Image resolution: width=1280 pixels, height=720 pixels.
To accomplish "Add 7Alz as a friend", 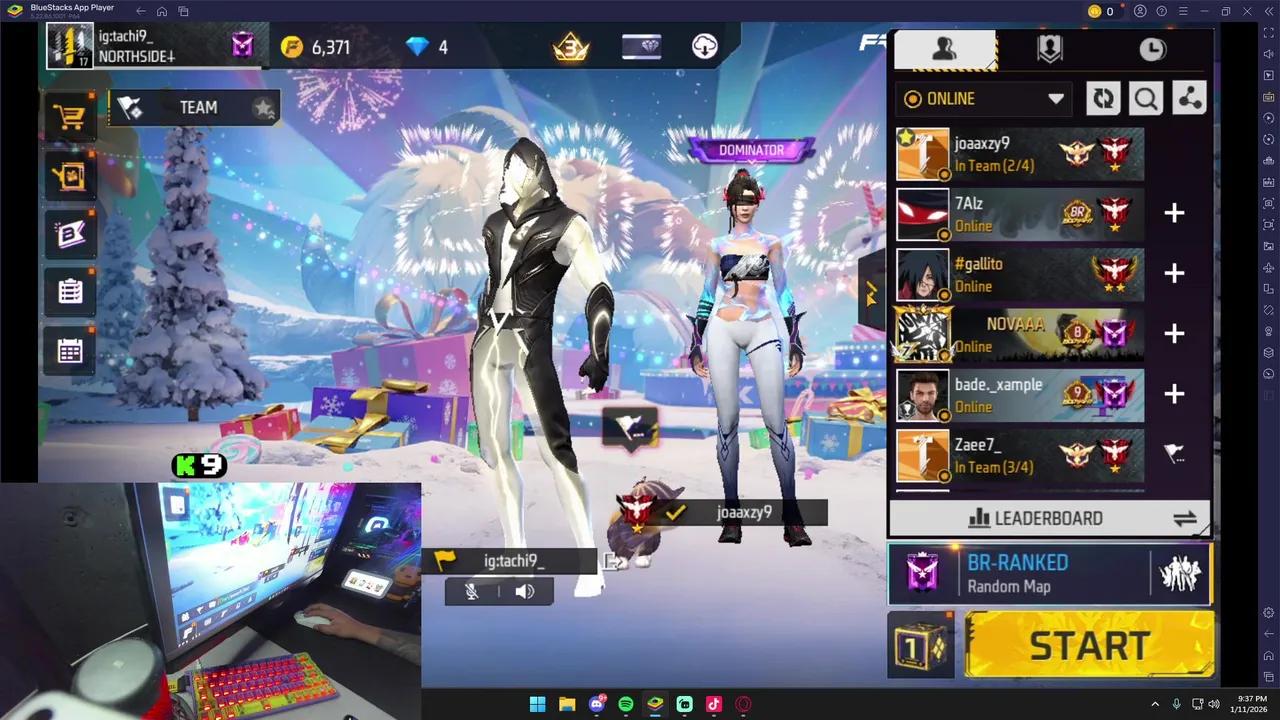I will (1174, 213).
